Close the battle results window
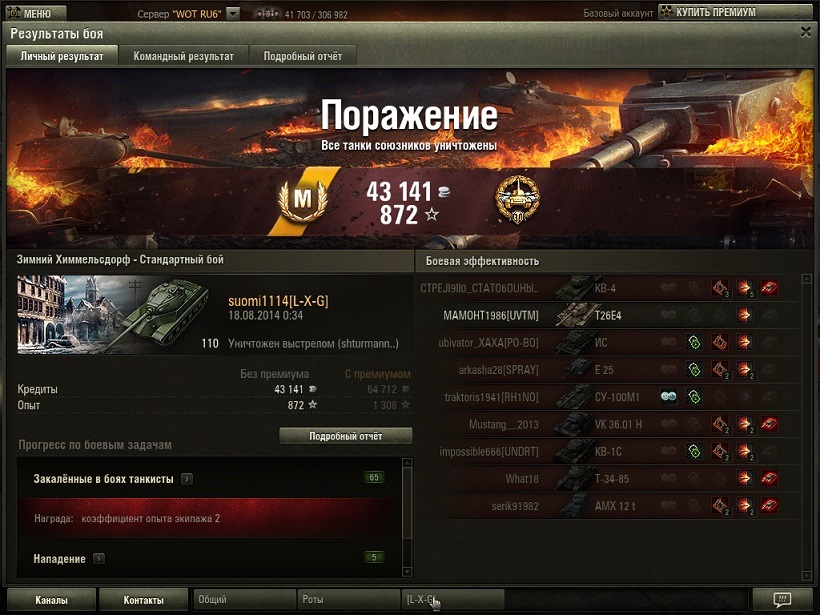This screenshot has height=615, width=820. 806,32
